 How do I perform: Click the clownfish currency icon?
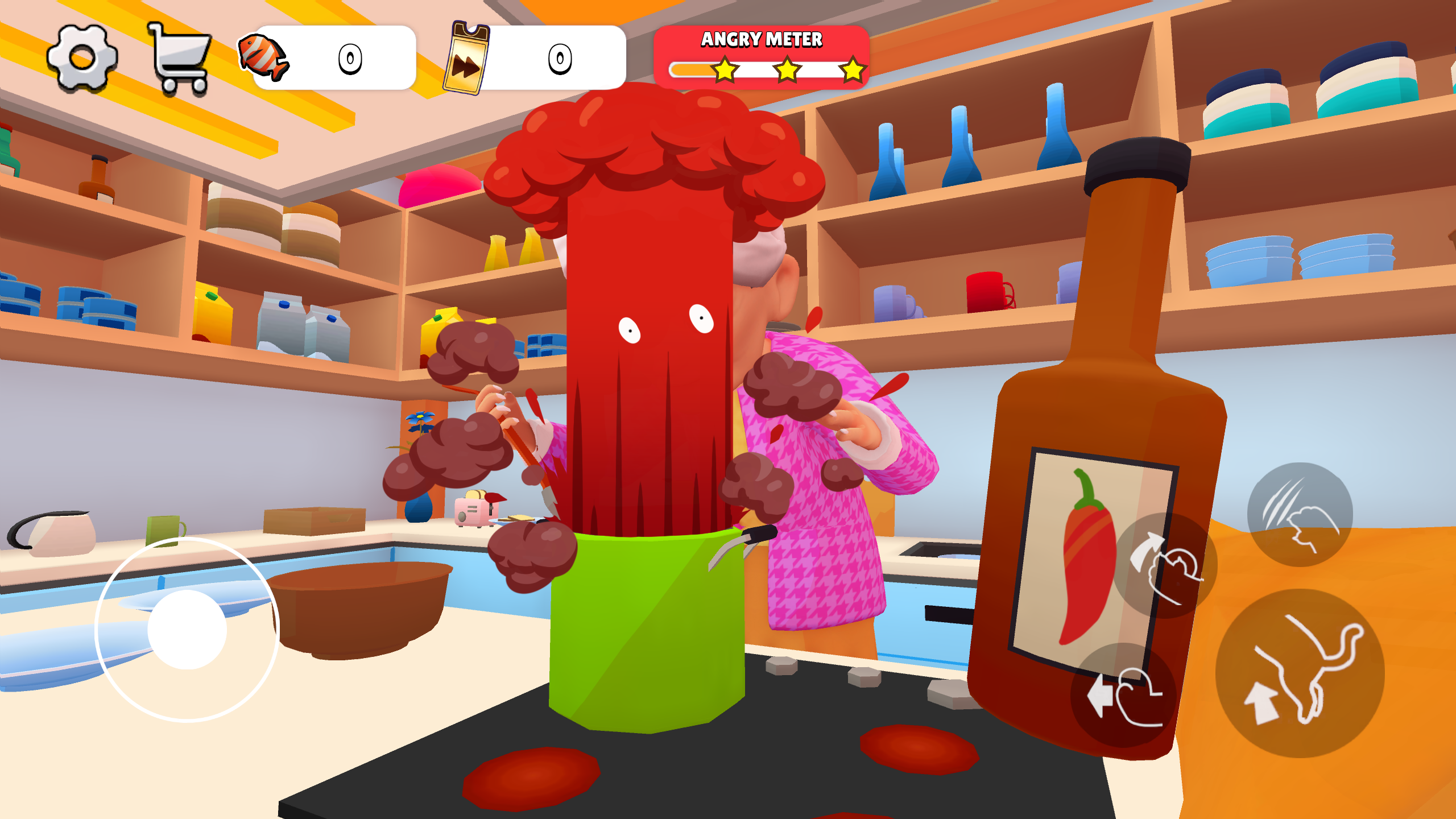pyautogui.click(x=265, y=57)
